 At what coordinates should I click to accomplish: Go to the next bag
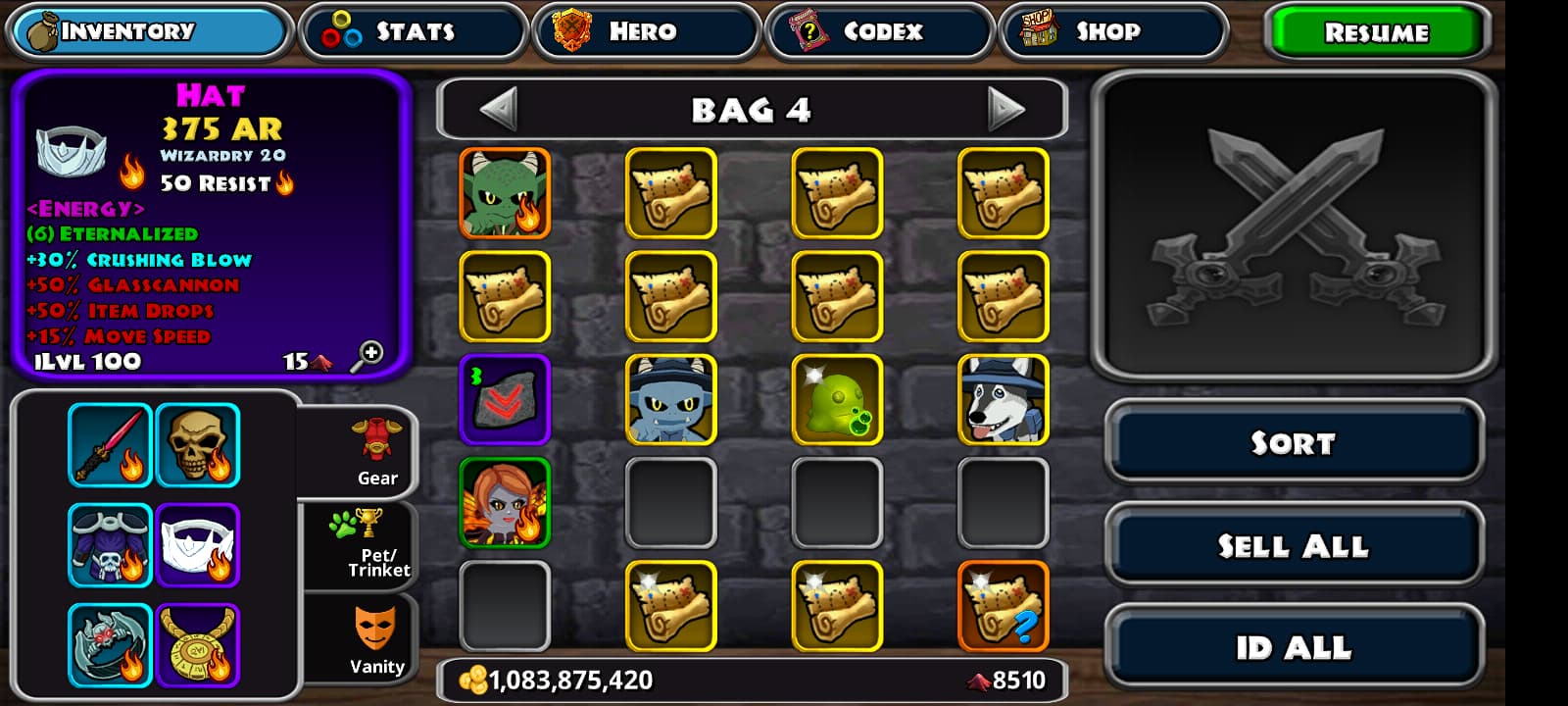click(1004, 109)
